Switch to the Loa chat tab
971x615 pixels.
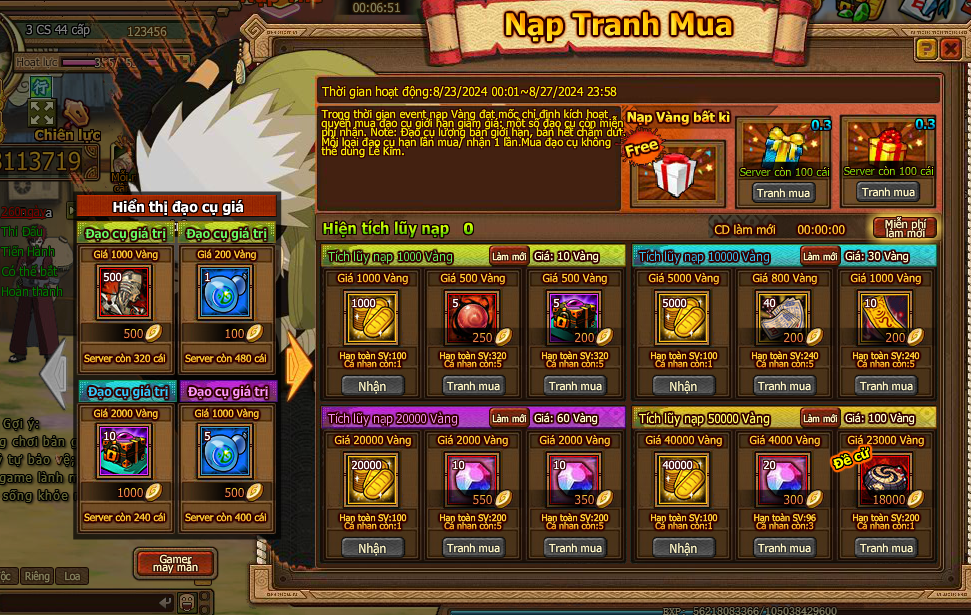(71, 577)
